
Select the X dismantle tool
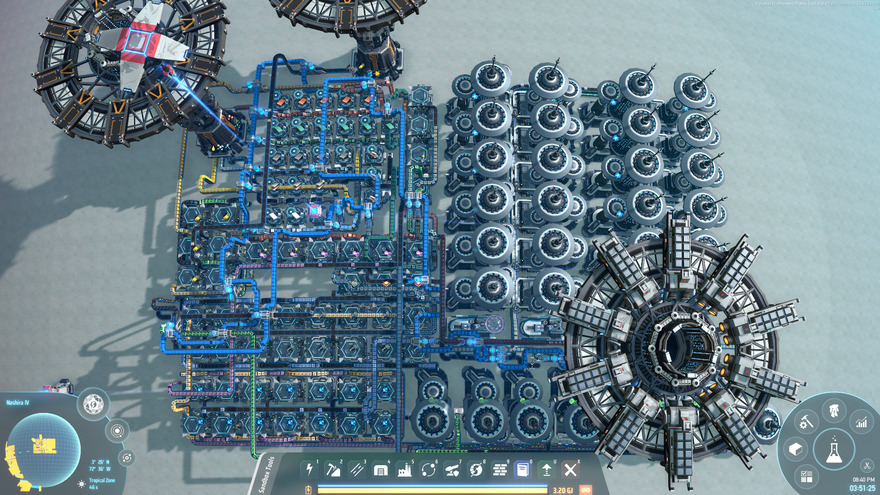point(571,469)
